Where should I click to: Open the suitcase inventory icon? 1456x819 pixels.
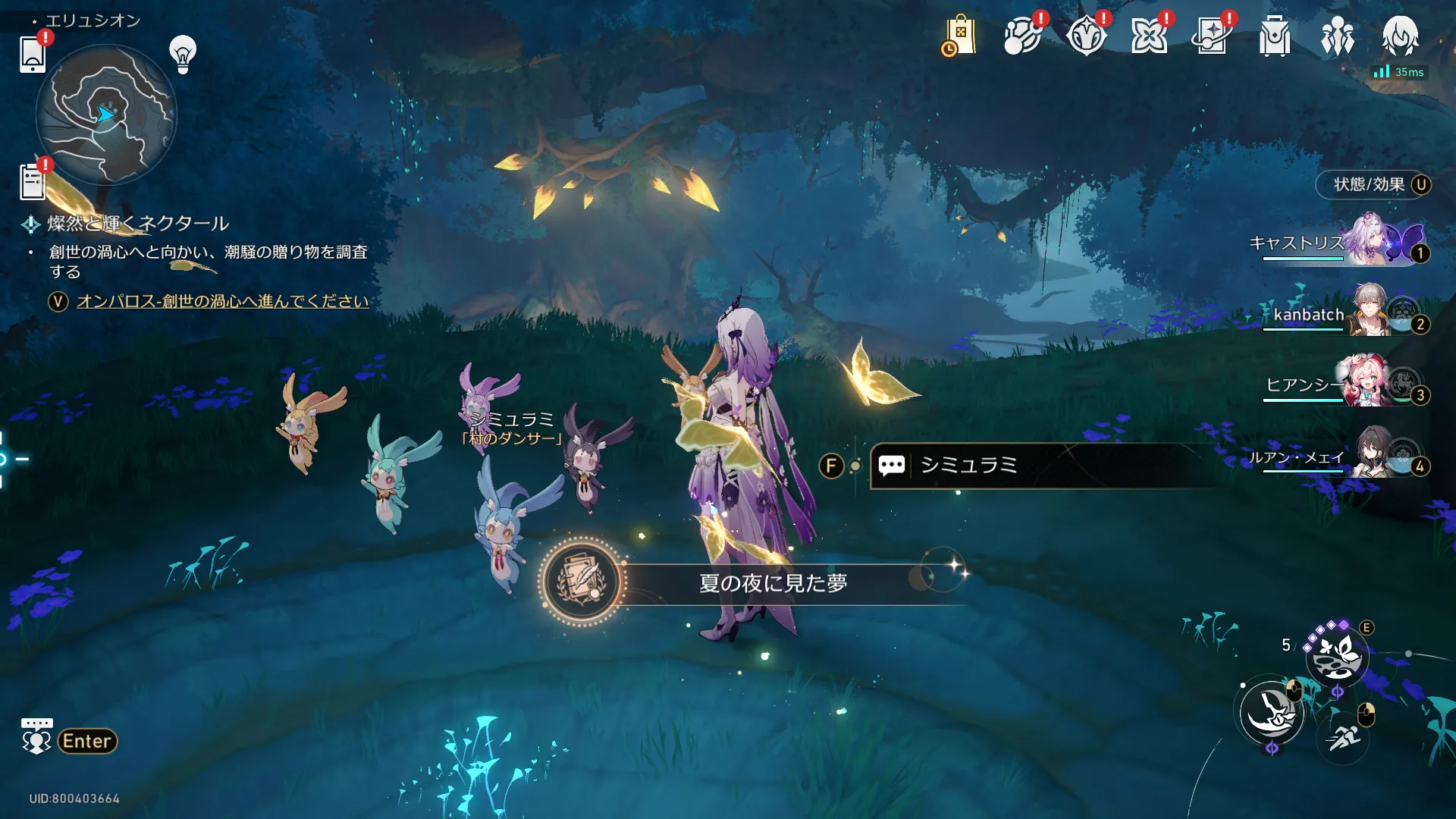(x=1275, y=36)
